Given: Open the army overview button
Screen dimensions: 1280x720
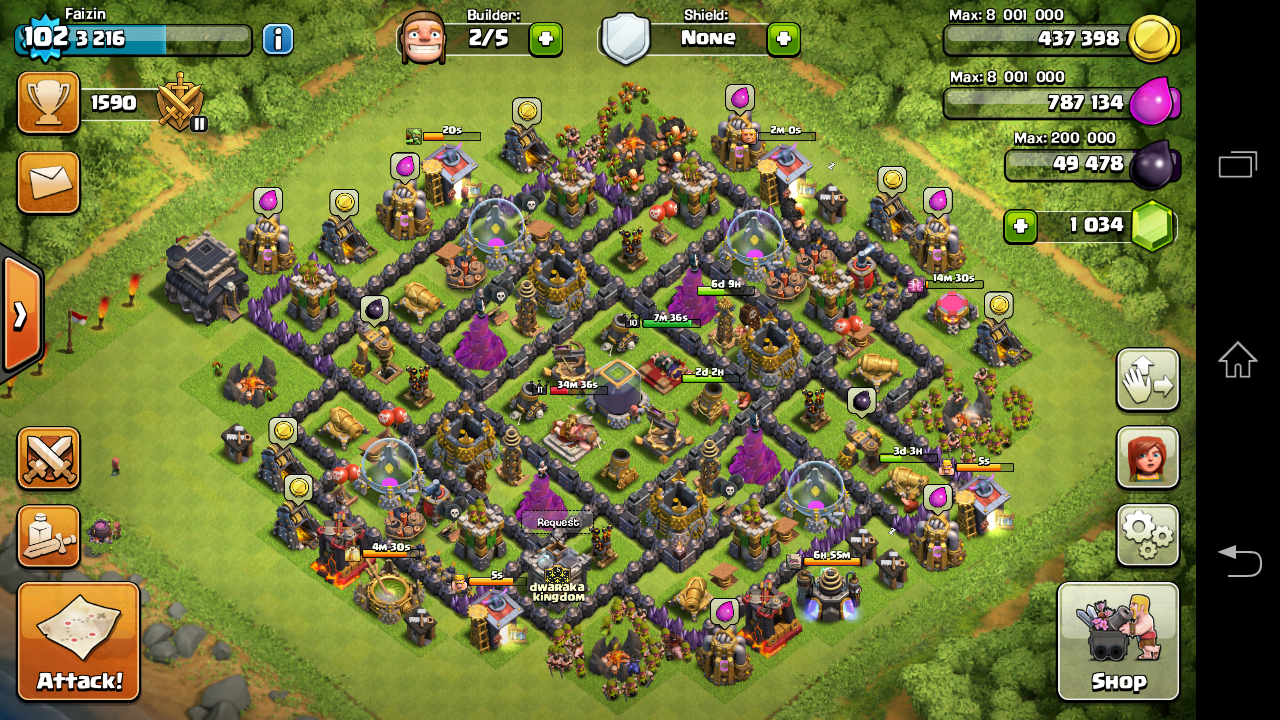Looking at the screenshot, I should [x=48, y=536].
